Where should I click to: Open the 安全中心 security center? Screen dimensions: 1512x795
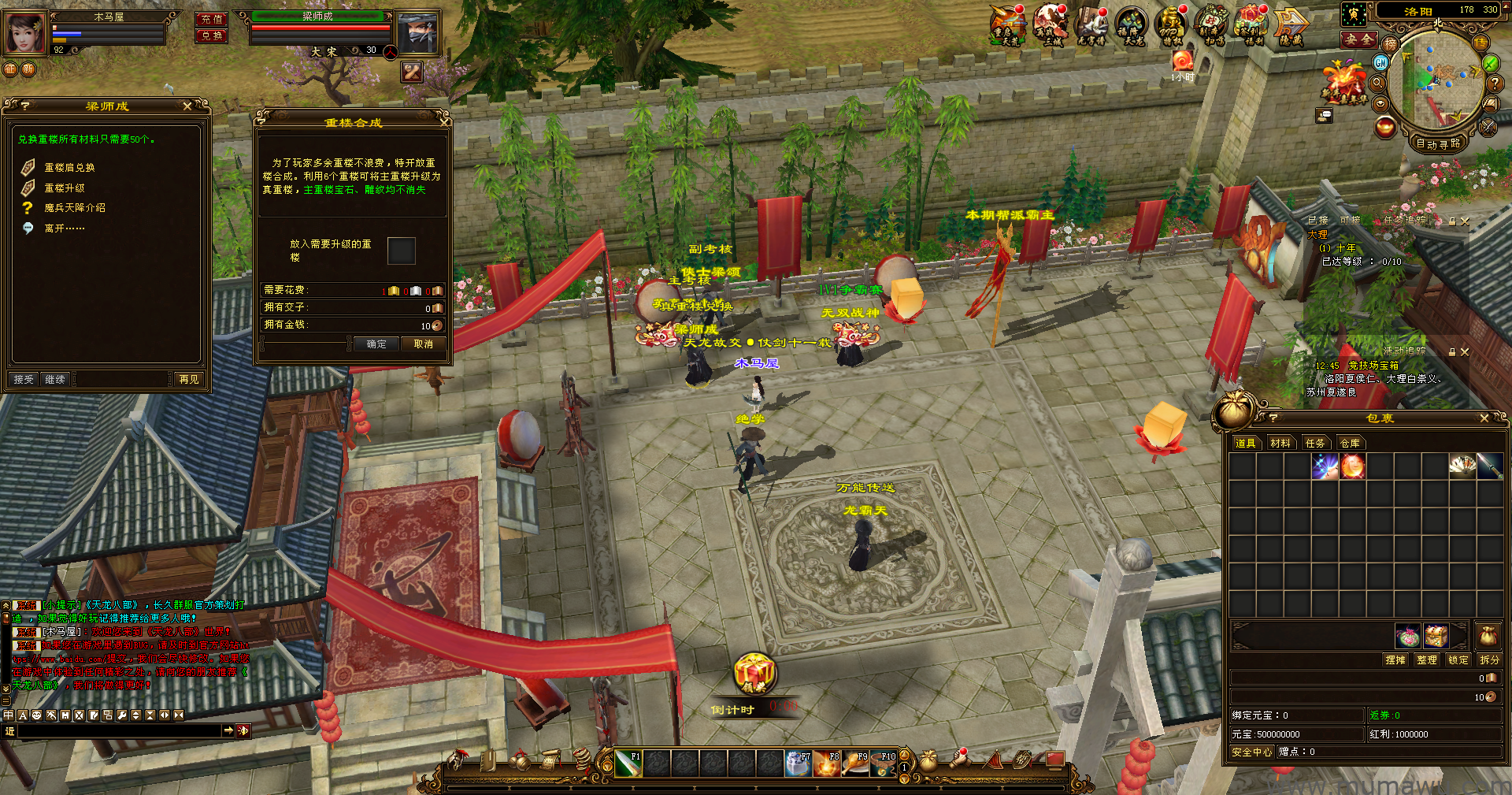(x=1251, y=752)
